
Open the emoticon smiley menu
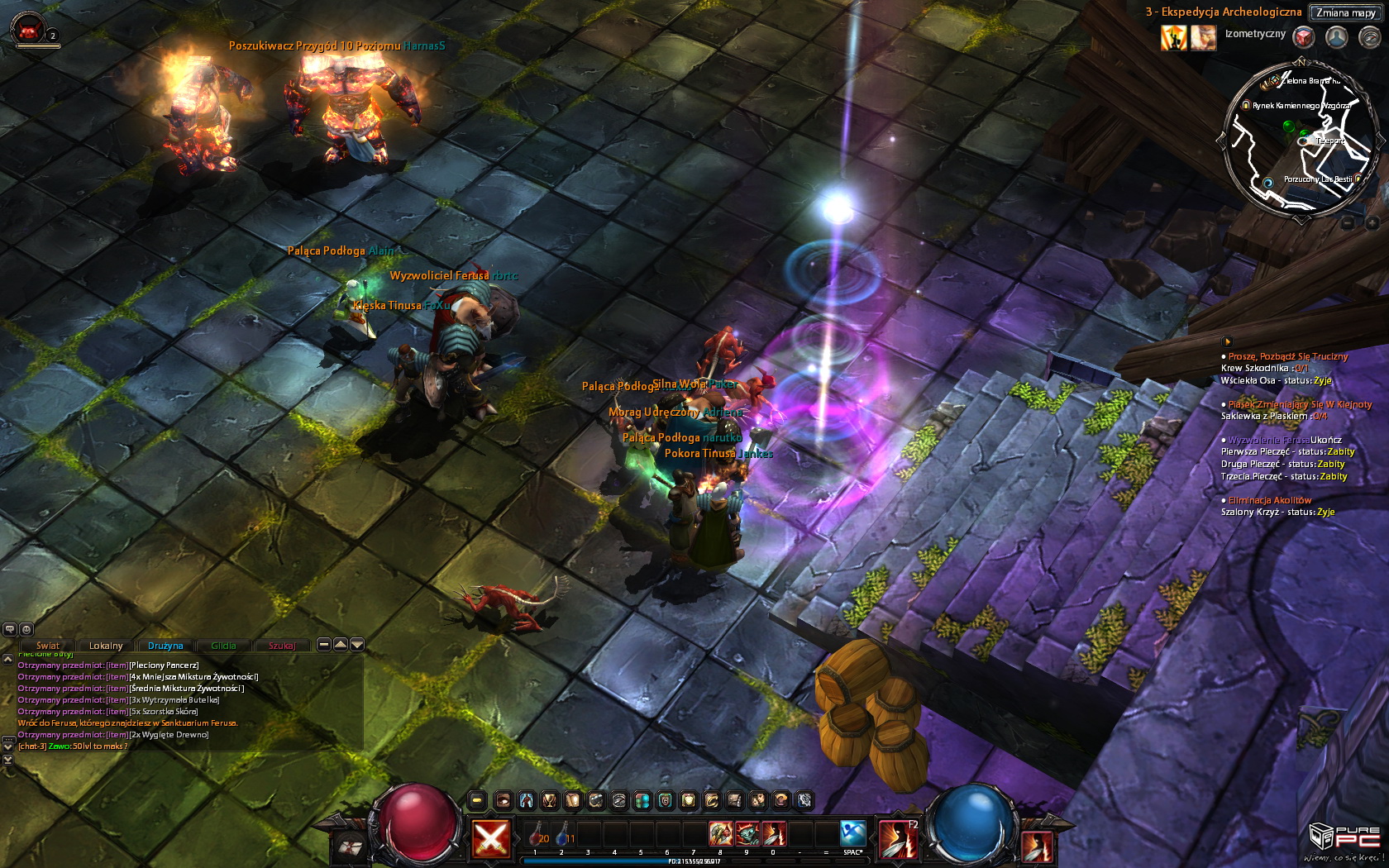[x=26, y=629]
